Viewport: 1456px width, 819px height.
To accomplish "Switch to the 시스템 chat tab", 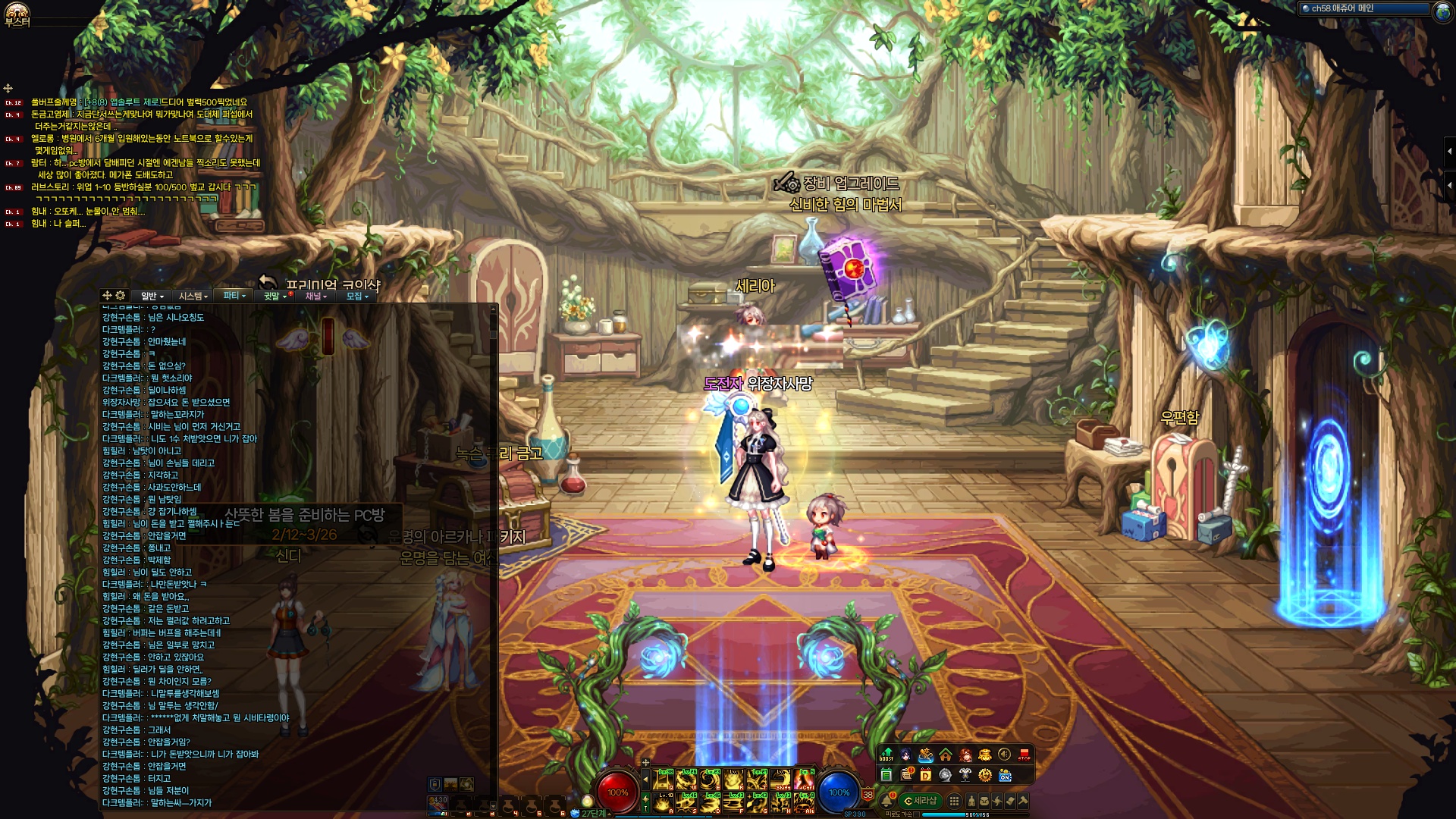I will 193,296.
